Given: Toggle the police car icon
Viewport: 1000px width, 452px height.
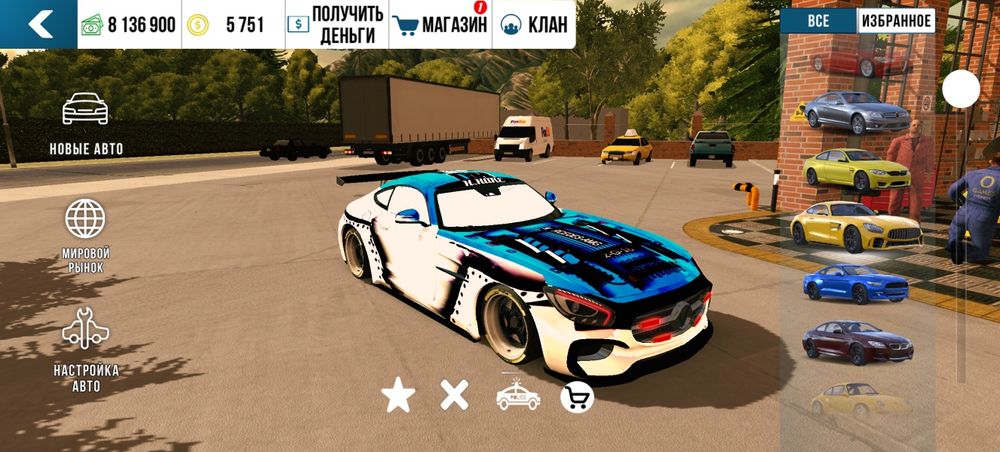Looking at the screenshot, I should click(x=518, y=397).
